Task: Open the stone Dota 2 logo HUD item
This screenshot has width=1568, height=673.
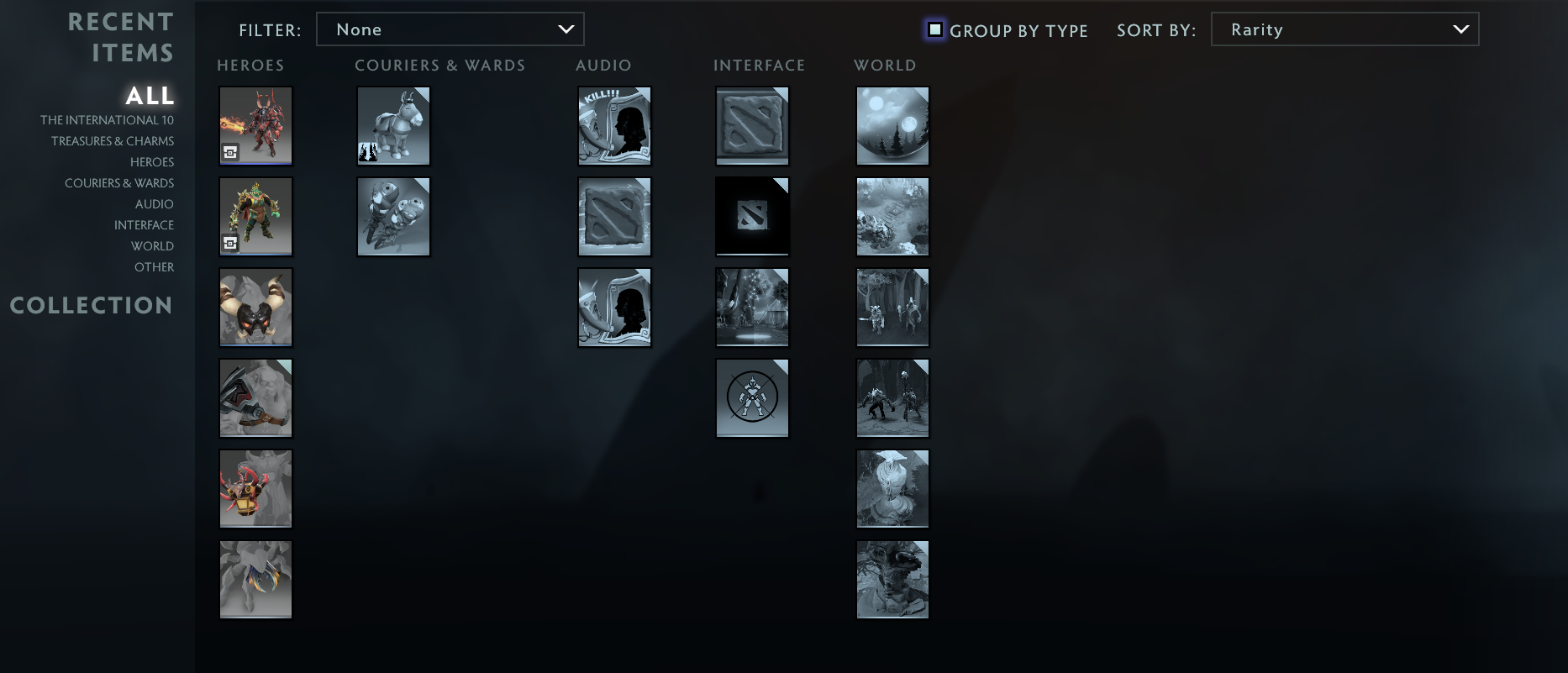Action: pos(752,125)
